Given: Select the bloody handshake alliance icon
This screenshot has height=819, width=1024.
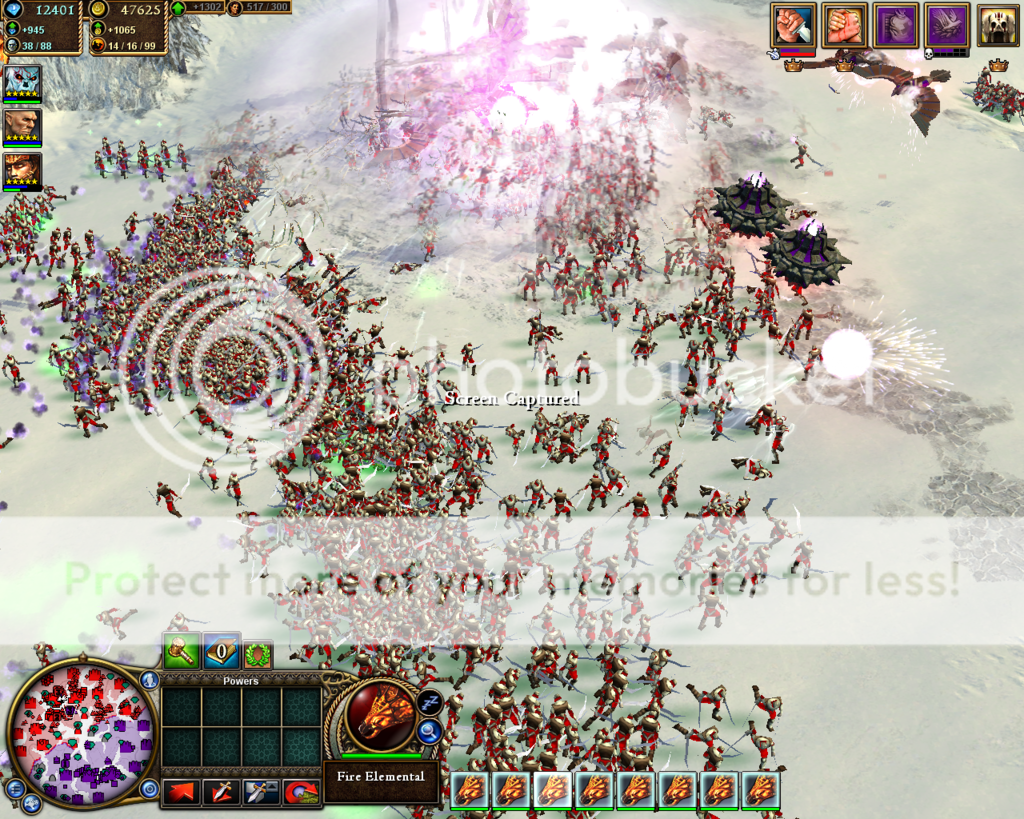Looking at the screenshot, I should (x=844, y=25).
